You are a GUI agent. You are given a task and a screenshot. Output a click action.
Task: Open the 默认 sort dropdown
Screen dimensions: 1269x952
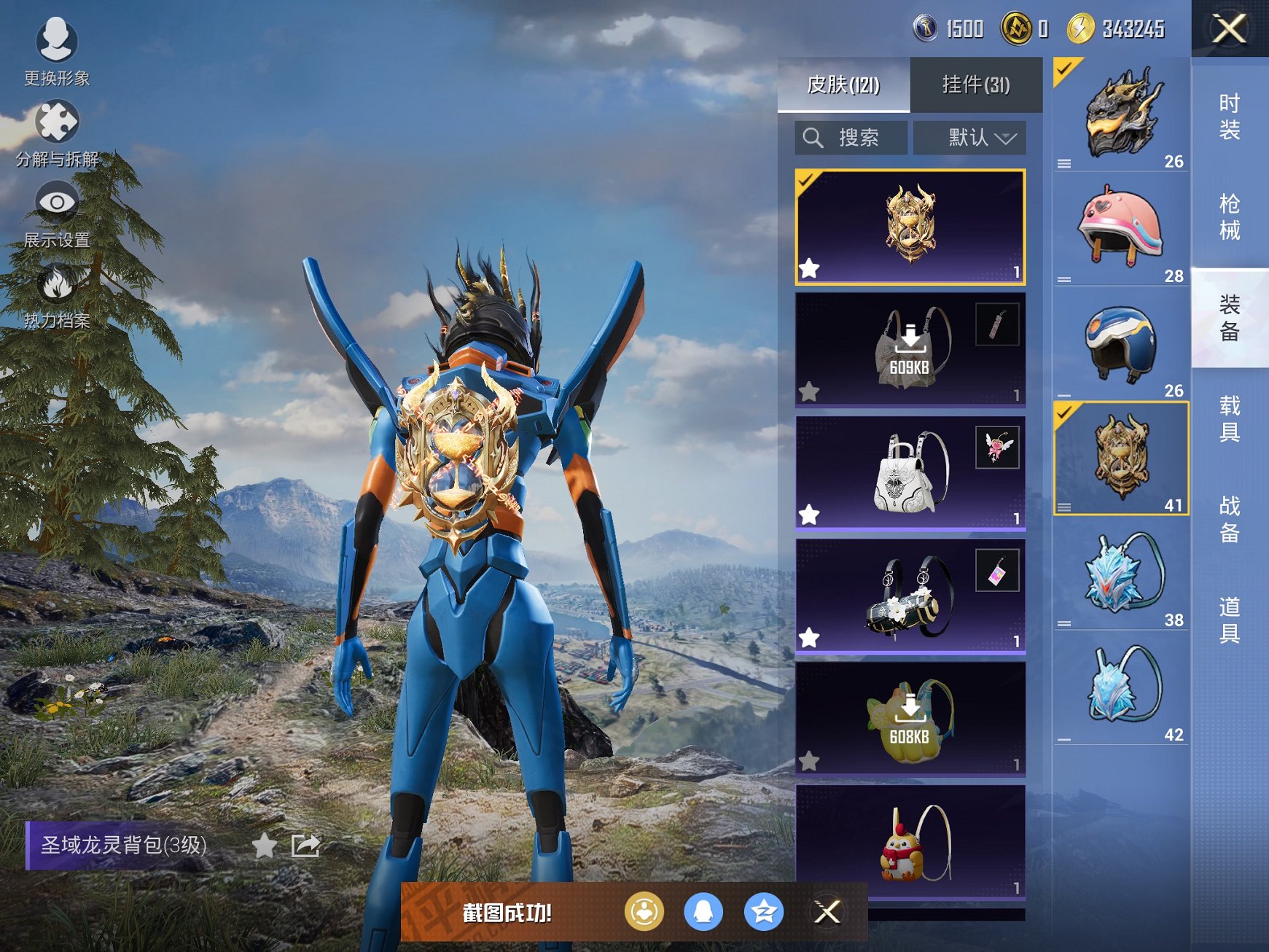click(970, 138)
